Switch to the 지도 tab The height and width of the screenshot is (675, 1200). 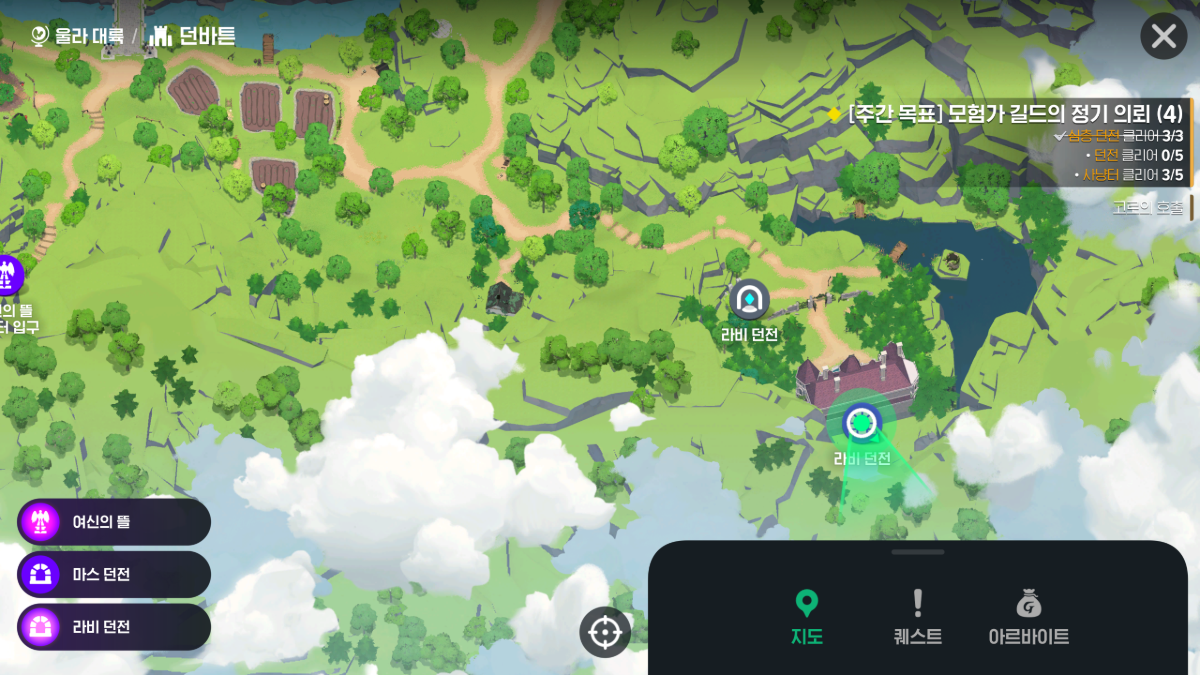click(x=806, y=617)
